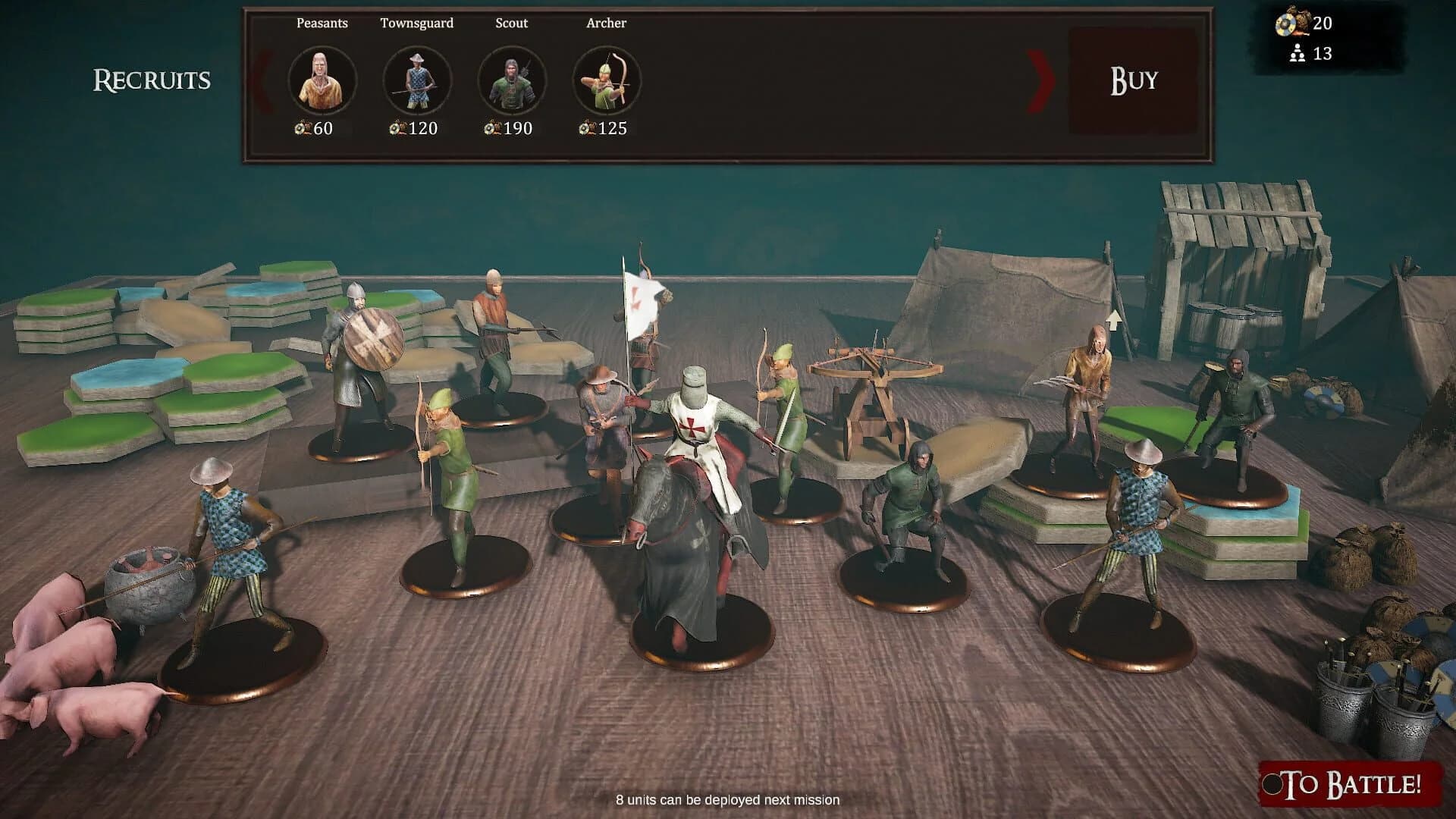
Task: Select the Townsguard recruit portrait
Action: click(x=416, y=79)
